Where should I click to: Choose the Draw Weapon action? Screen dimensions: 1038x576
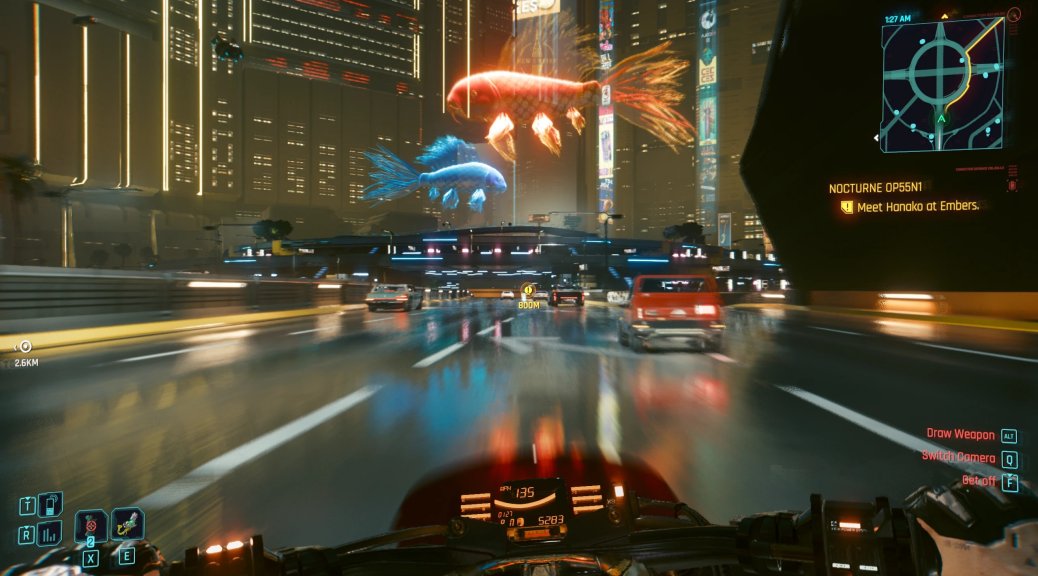pyautogui.click(x=959, y=435)
